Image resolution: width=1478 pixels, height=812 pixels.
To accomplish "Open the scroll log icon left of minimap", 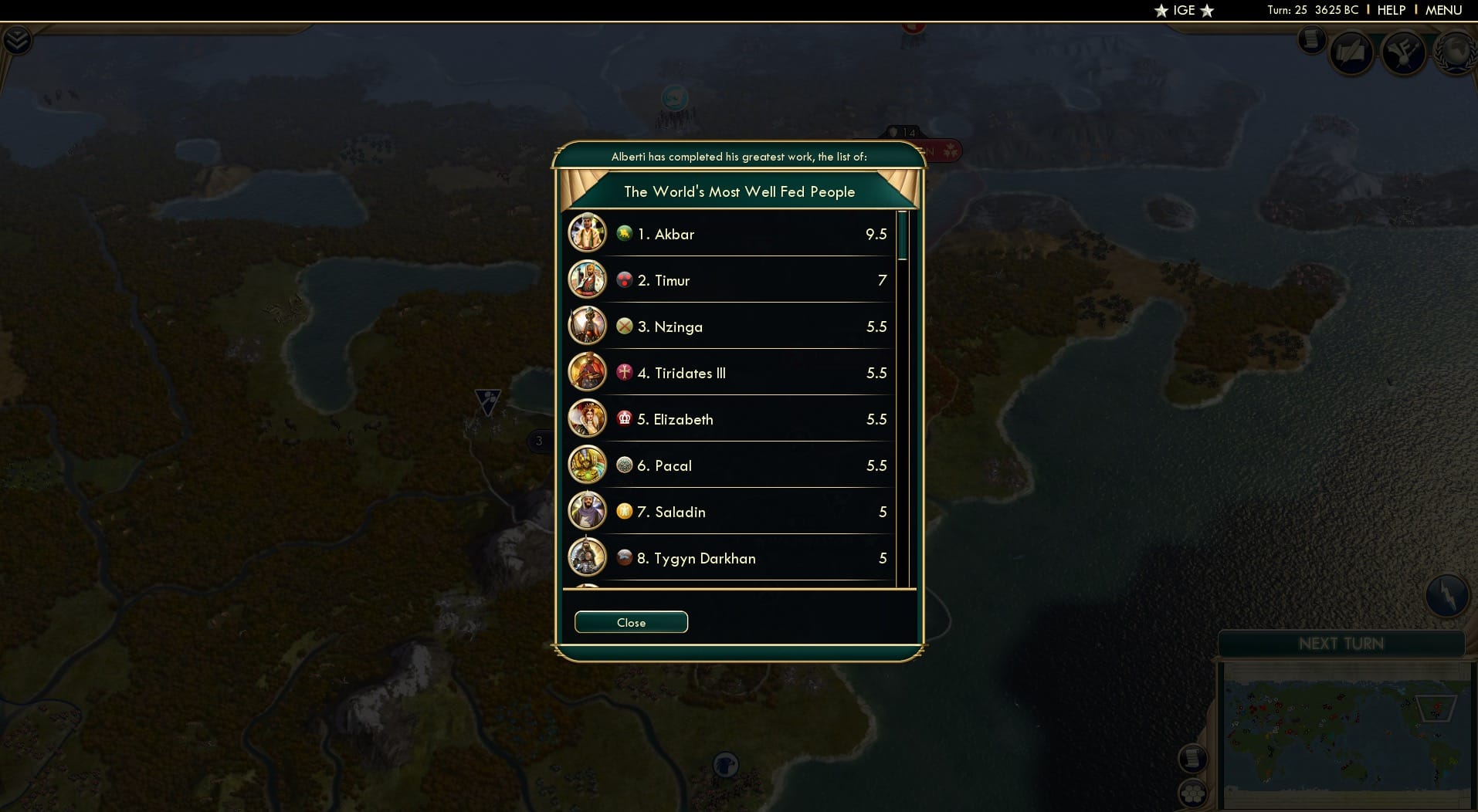I will (x=1192, y=758).
